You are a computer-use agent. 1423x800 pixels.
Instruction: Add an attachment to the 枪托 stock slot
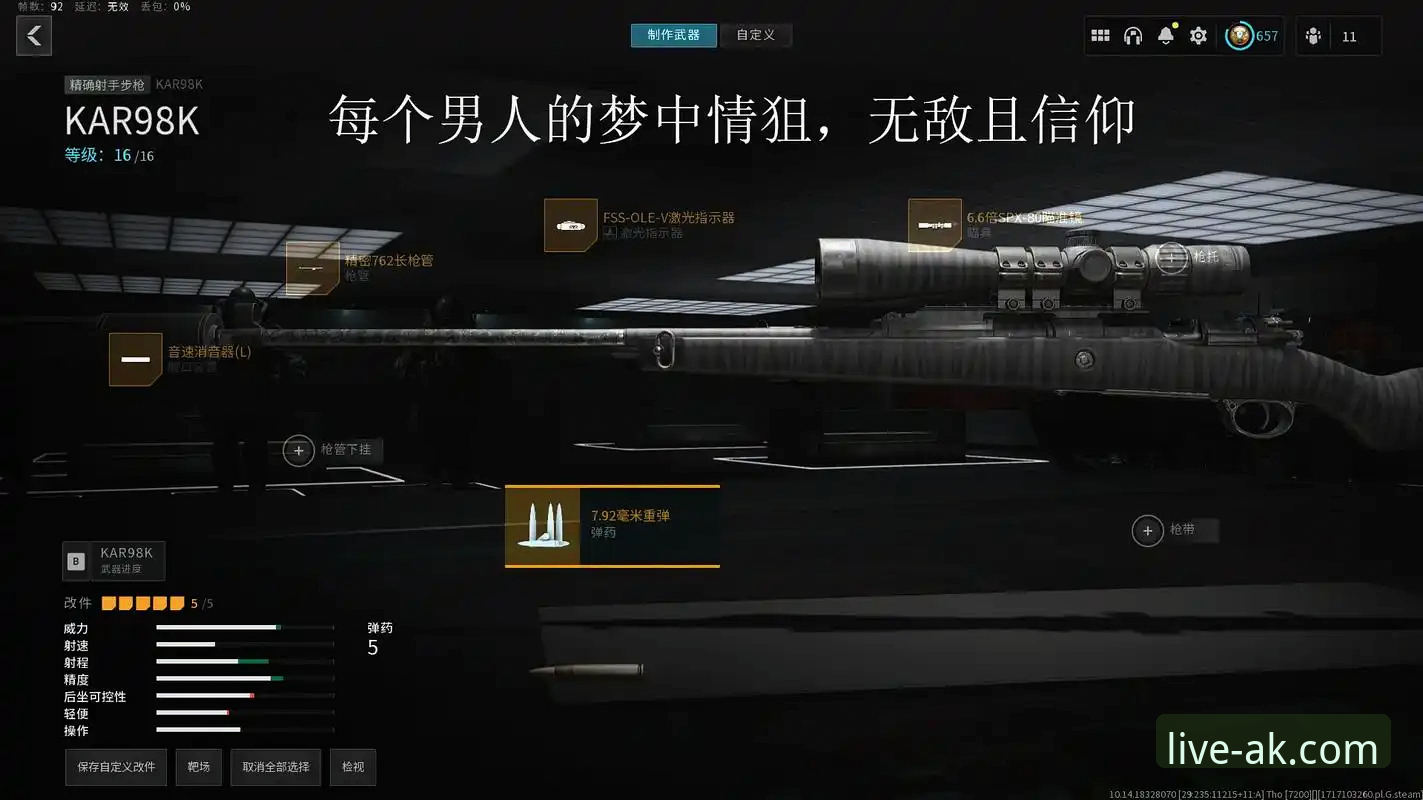(x=1170, y=256)
